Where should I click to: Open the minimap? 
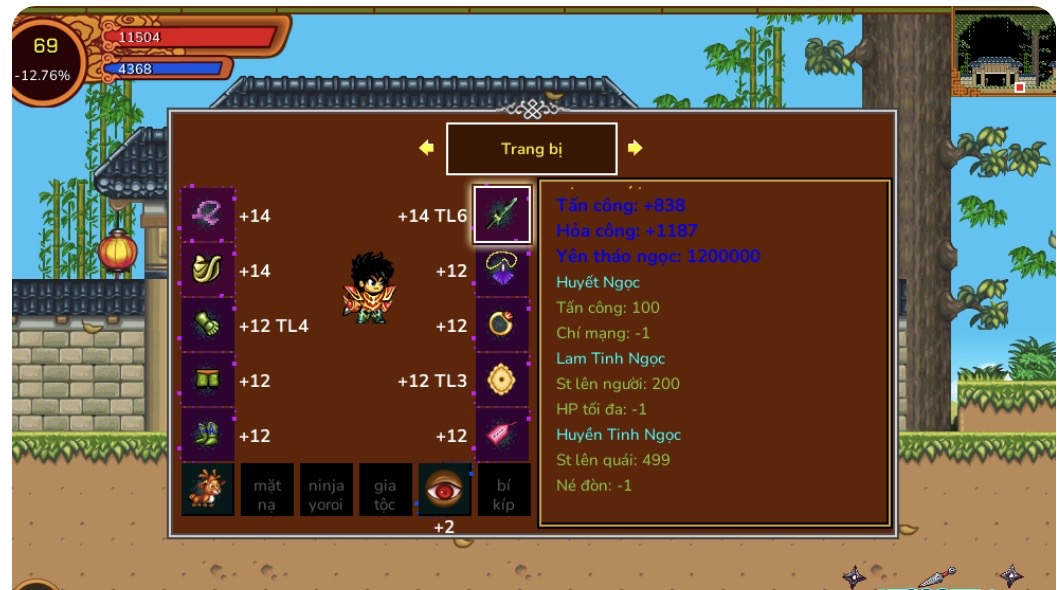pos(1003,53)
